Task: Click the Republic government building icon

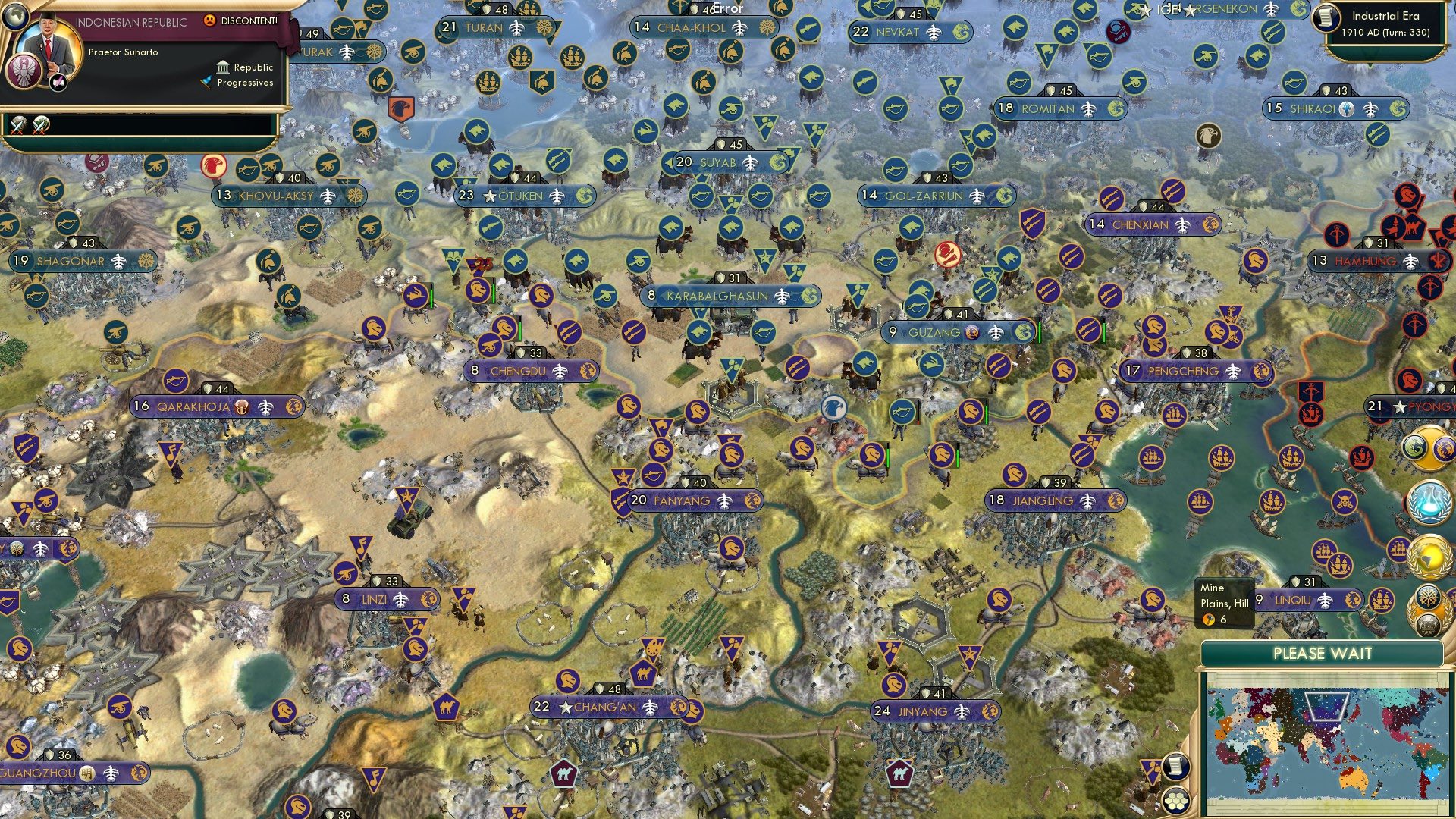Action: 224,69
